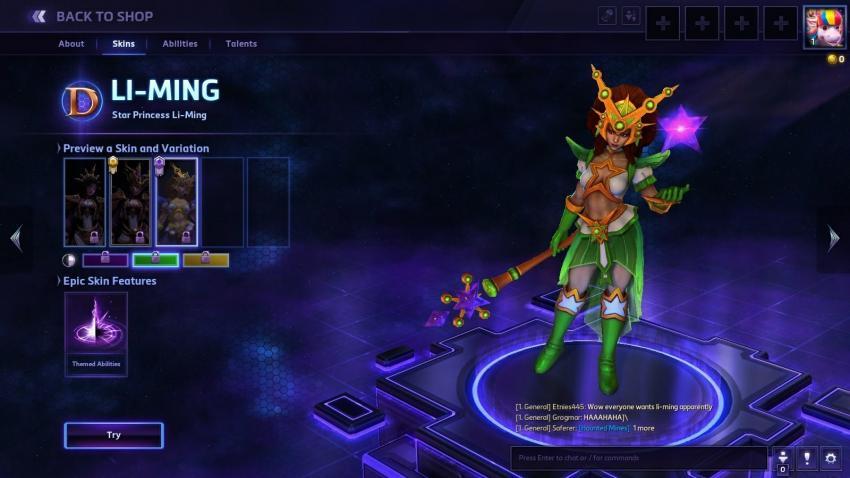Open the settings gear menu
The height and width of the screenshot is (478, 850).
[x=831, y=458]
